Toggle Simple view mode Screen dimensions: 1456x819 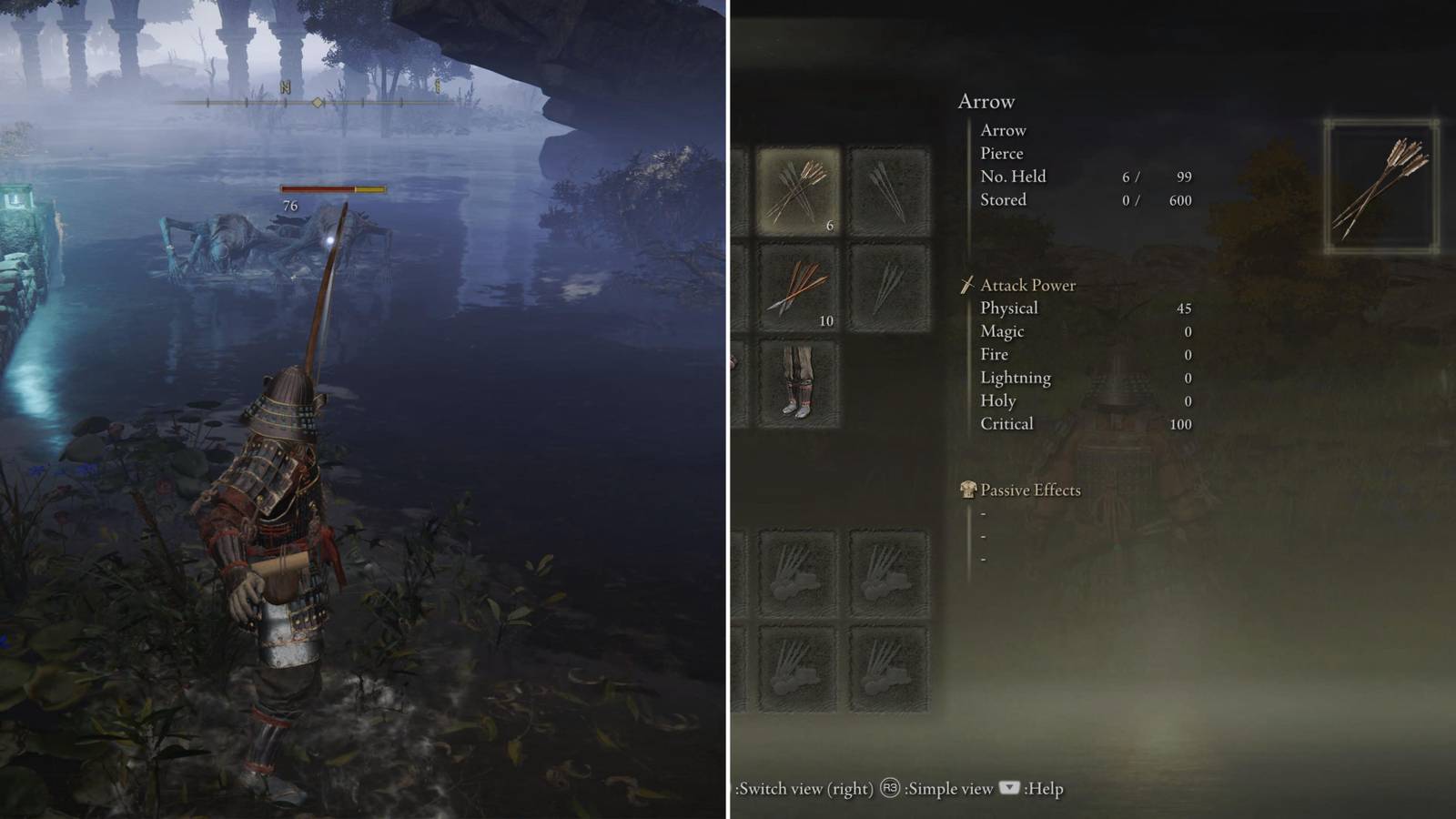tap(948, 790)
